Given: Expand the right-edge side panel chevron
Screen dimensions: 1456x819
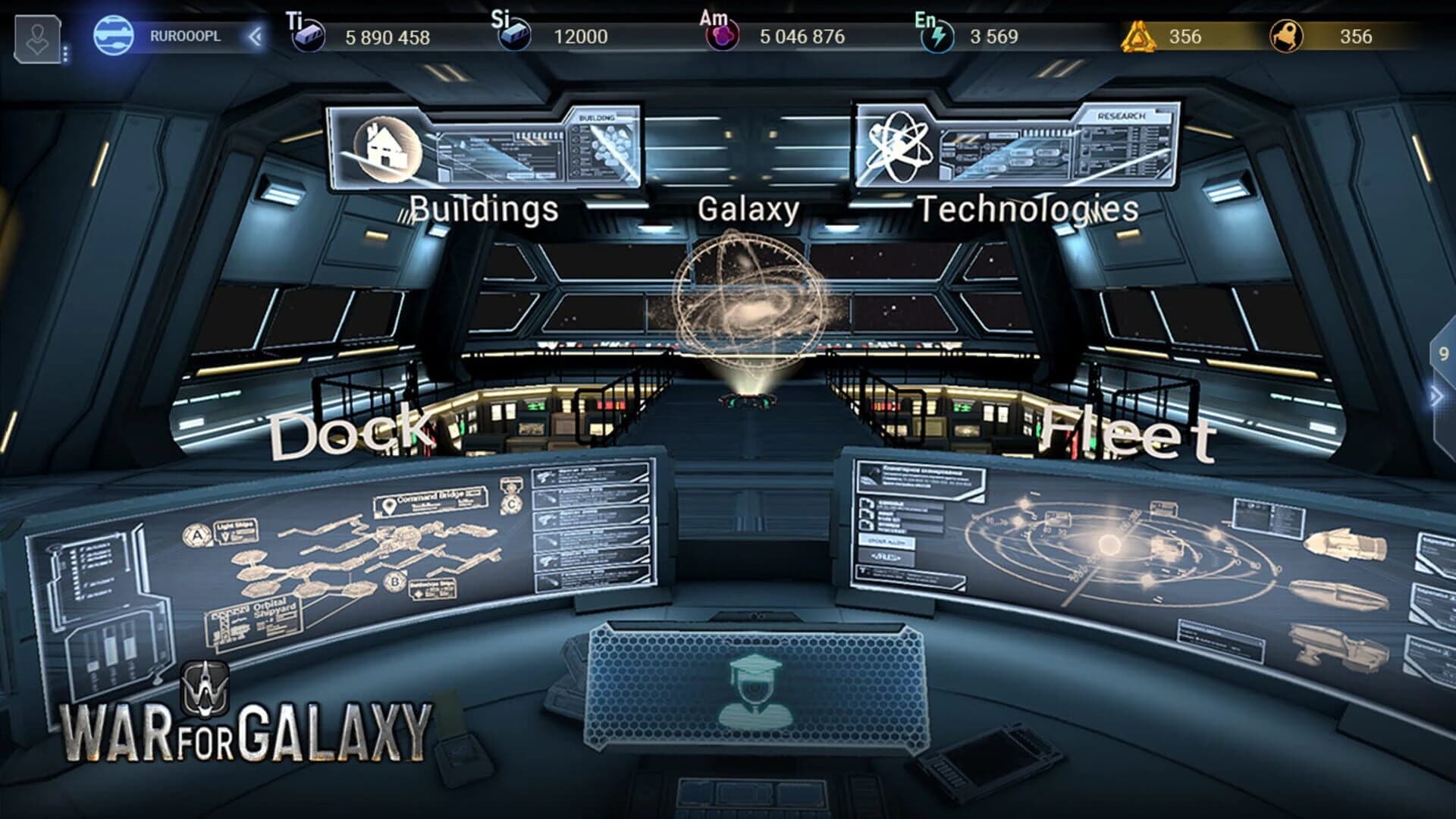Looking at the screenshot, I should click(x=1437, y=394).
